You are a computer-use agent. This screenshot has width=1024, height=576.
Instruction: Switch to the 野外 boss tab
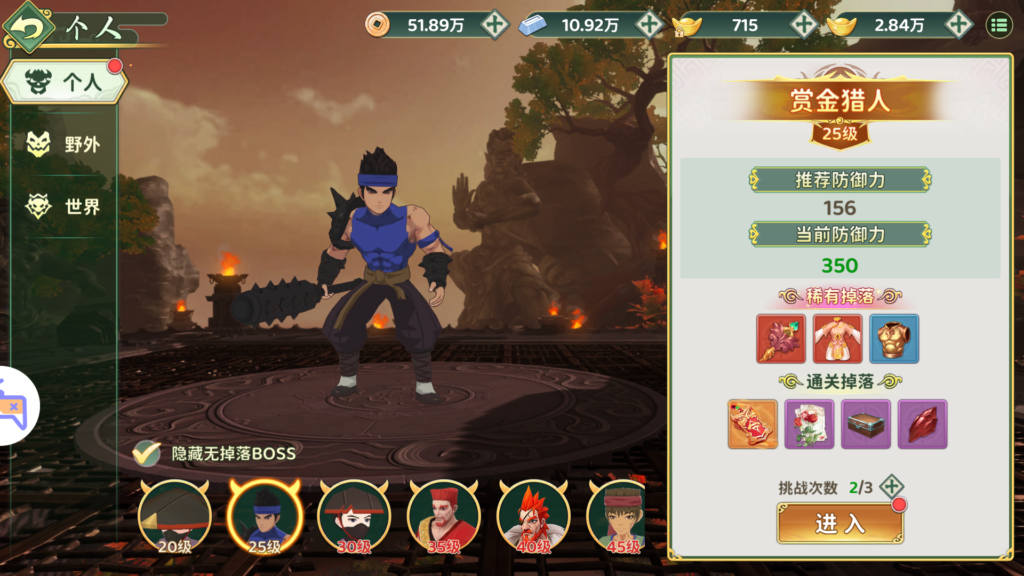(x=65, y=144)
